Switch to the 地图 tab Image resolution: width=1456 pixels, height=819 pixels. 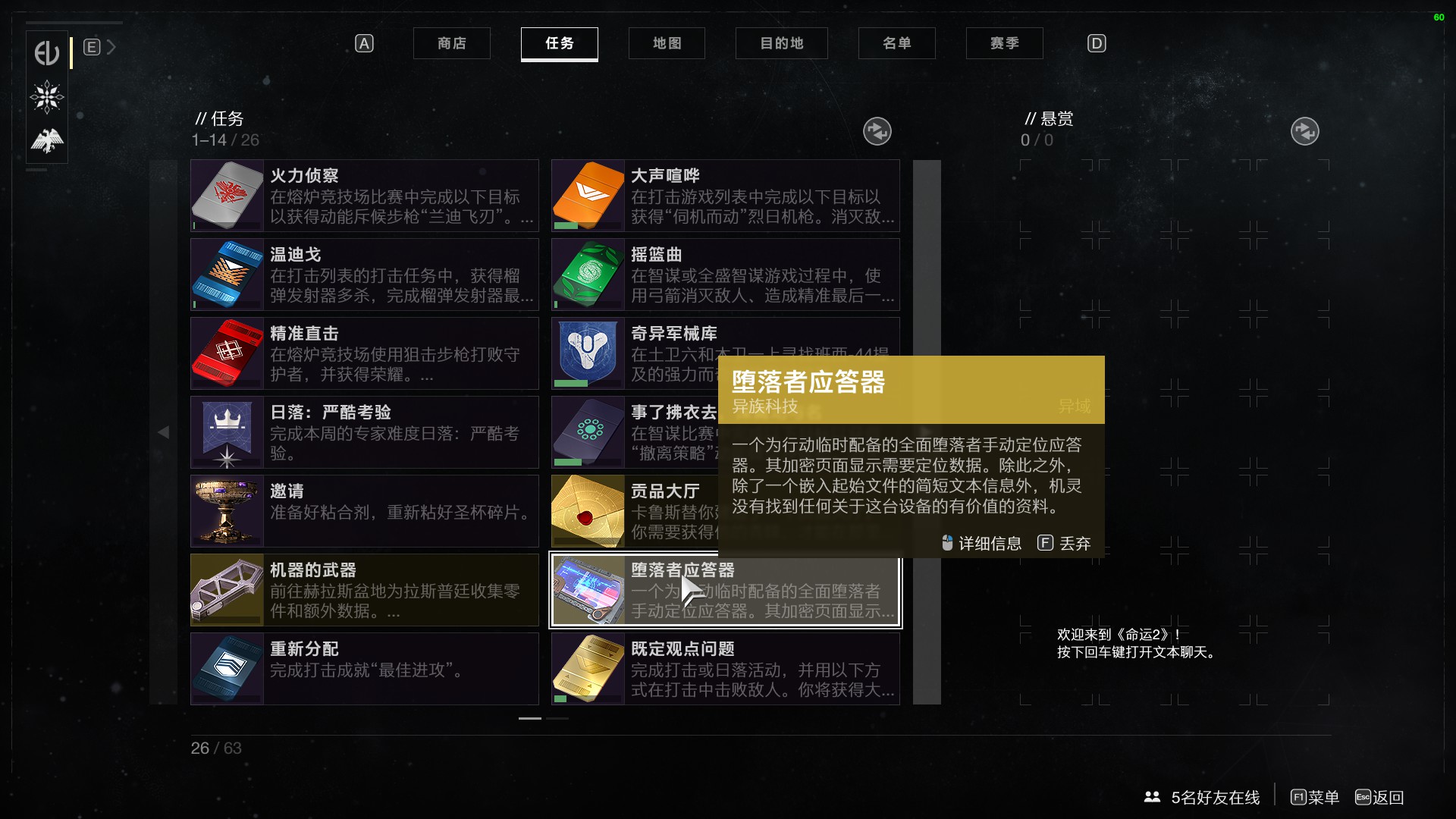pyautogui.click(x=667, y=43)
